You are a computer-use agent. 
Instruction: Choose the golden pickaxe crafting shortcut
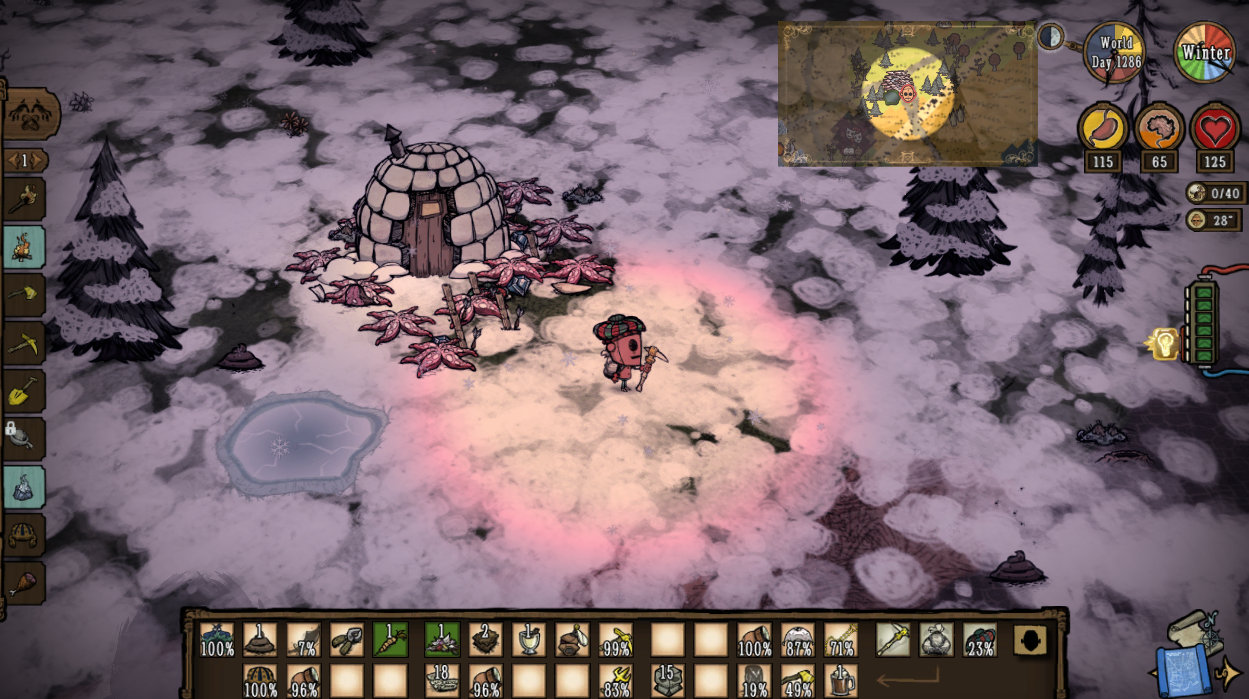(25, 343)
